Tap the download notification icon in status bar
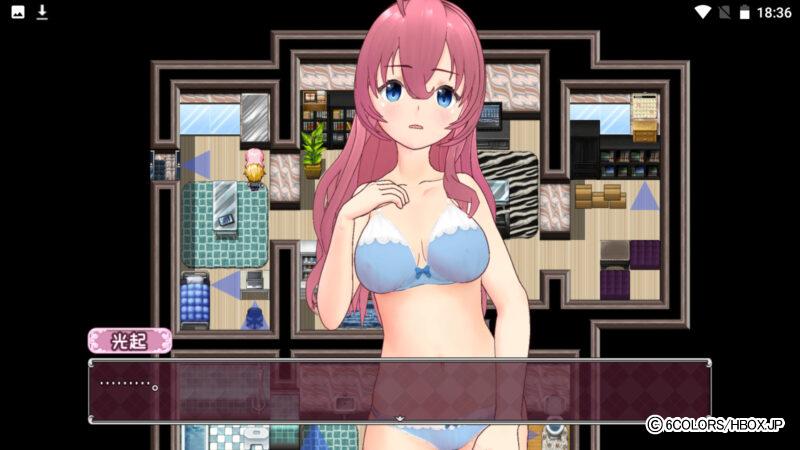800x450 pixels. coord(42,12)
